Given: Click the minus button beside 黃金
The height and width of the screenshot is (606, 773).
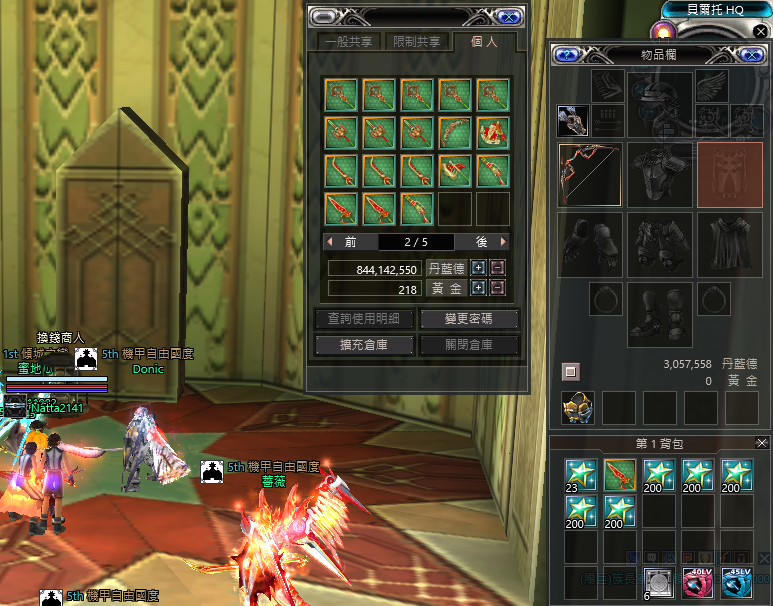Looking at the screenshot, I should 497,288.
